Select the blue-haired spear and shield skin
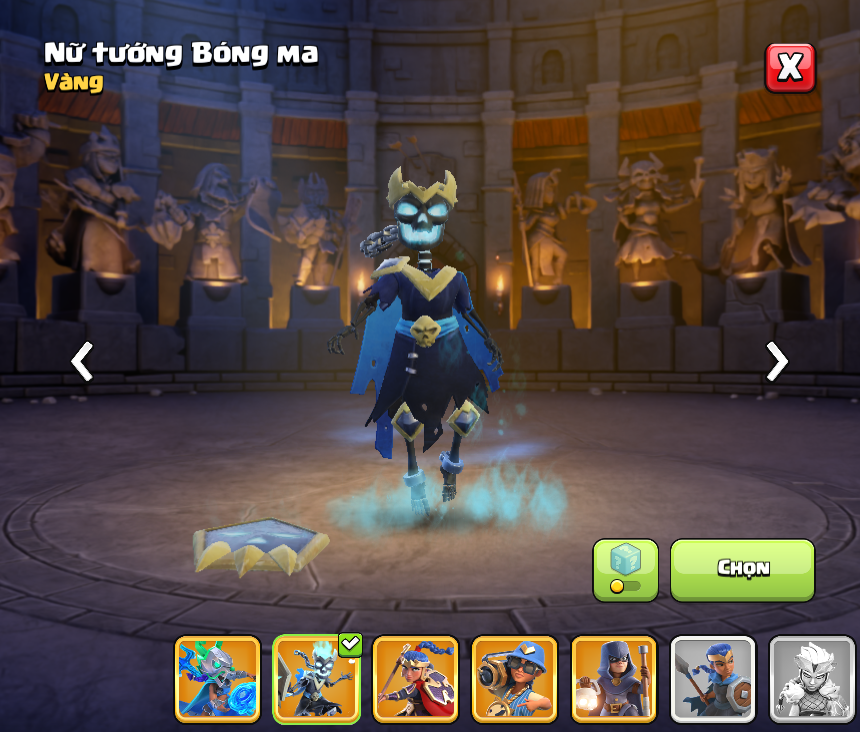This screenshot has width=860, height=732. pyautogui.click(x=713, y=679)
